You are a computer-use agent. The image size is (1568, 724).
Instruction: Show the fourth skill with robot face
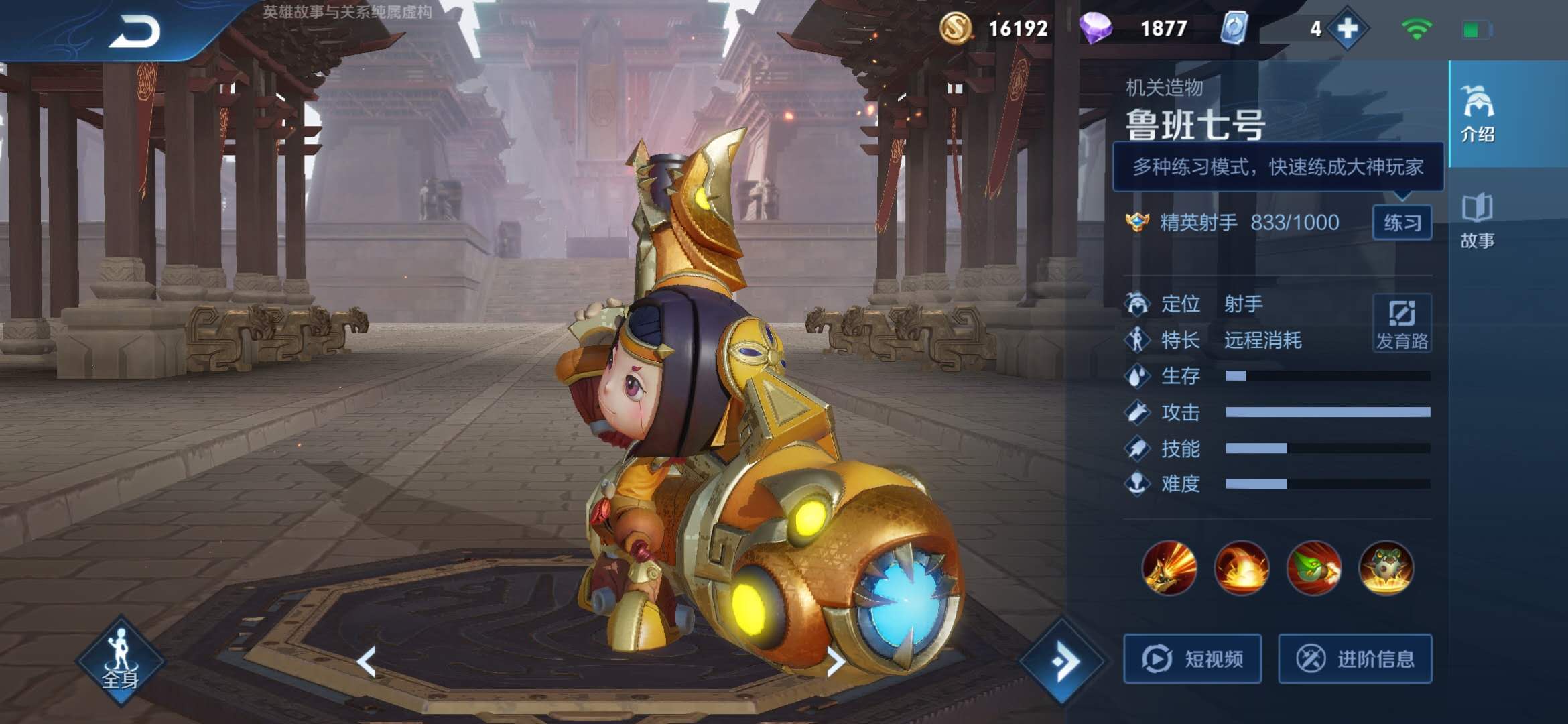(x=1386, y=568)
